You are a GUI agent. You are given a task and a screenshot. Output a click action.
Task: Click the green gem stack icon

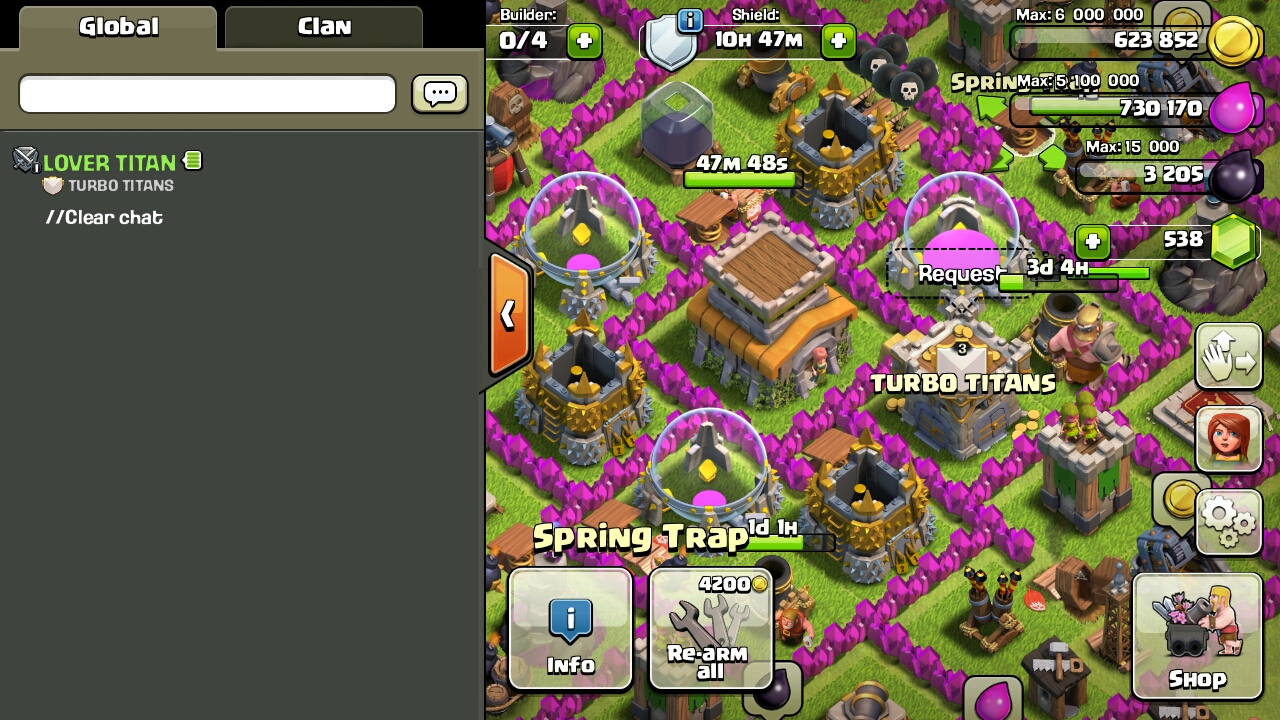1234,240
